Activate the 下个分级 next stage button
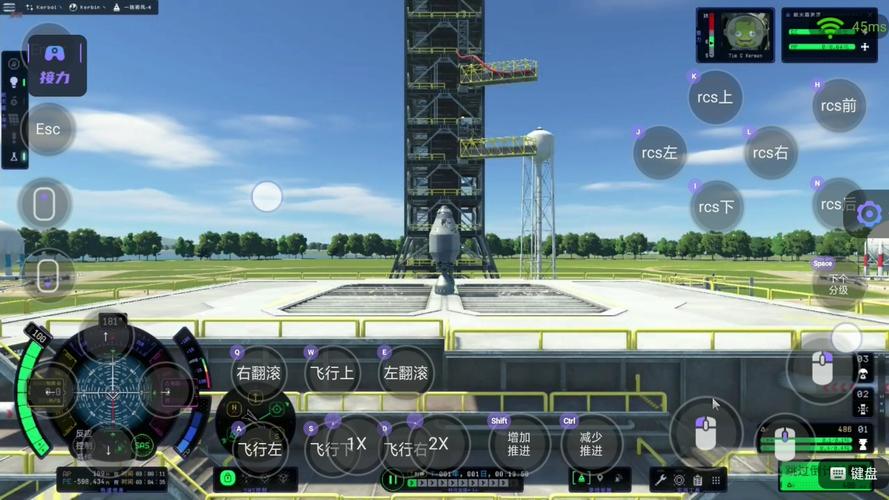This screenshot has height=500, width=889. pos(837,284)
